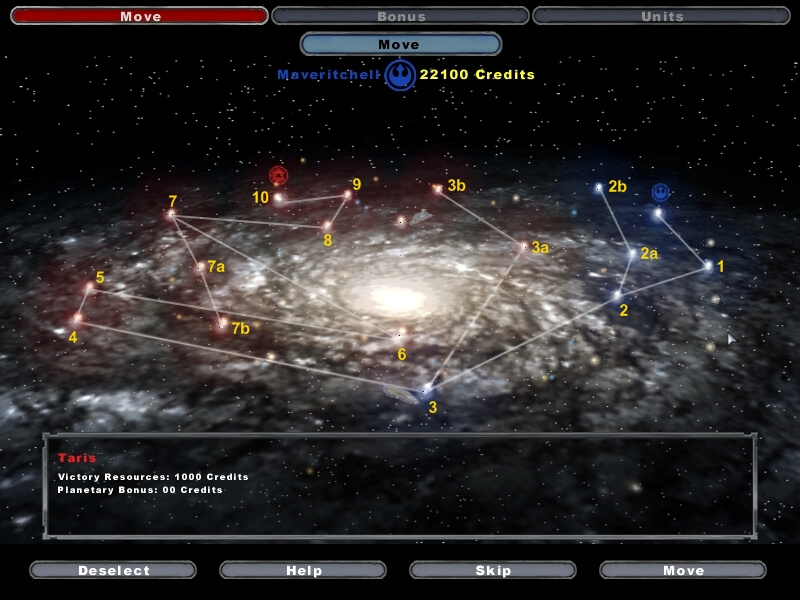
Task: Select planet 3 on the galaxy map
Action: click(424, 390)
